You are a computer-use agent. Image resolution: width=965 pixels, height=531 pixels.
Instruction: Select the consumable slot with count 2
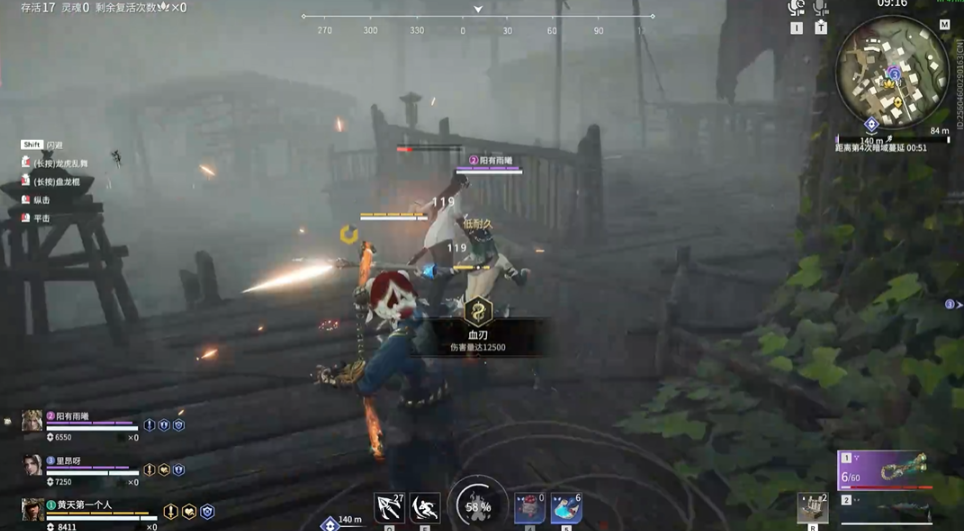(x=812, y=507)
